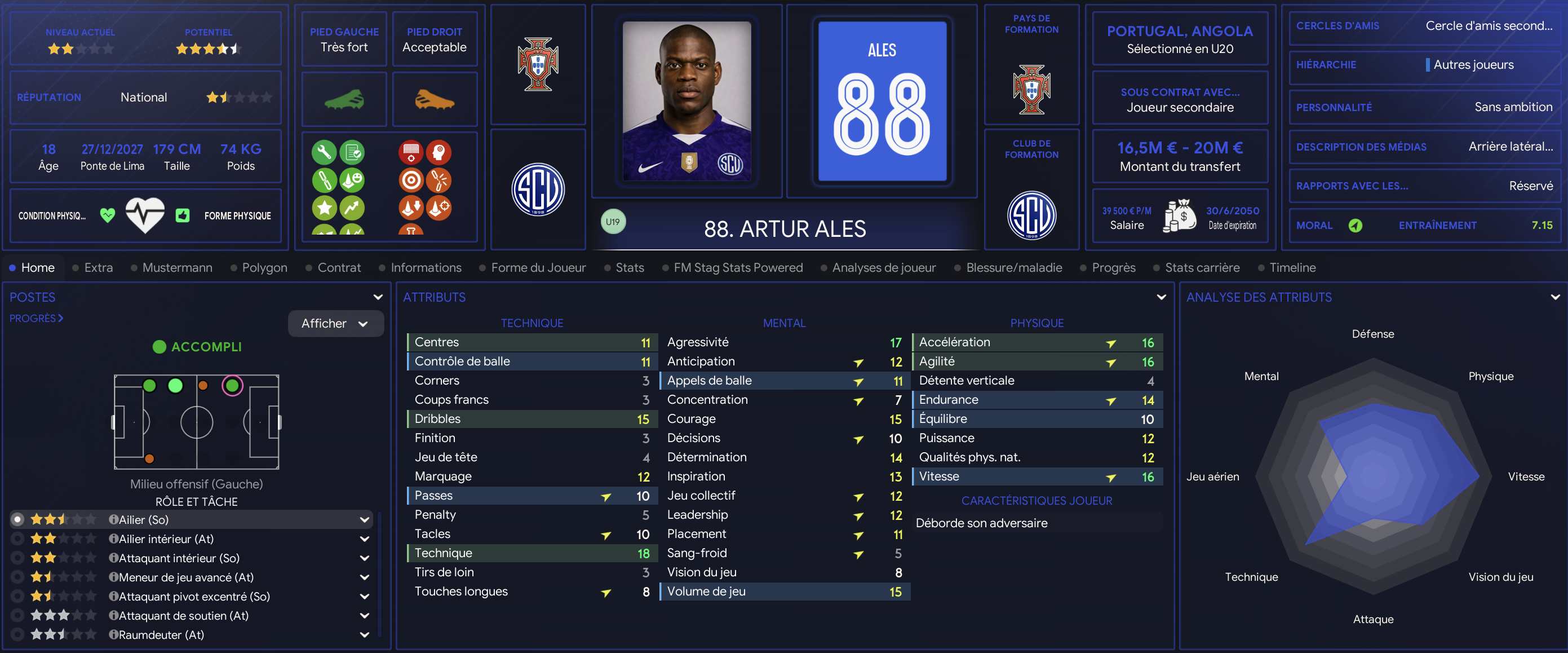Open the Stats tab
Image resolution: width=1568 pixels, height=653 pixels.
[x=630, y=267]
